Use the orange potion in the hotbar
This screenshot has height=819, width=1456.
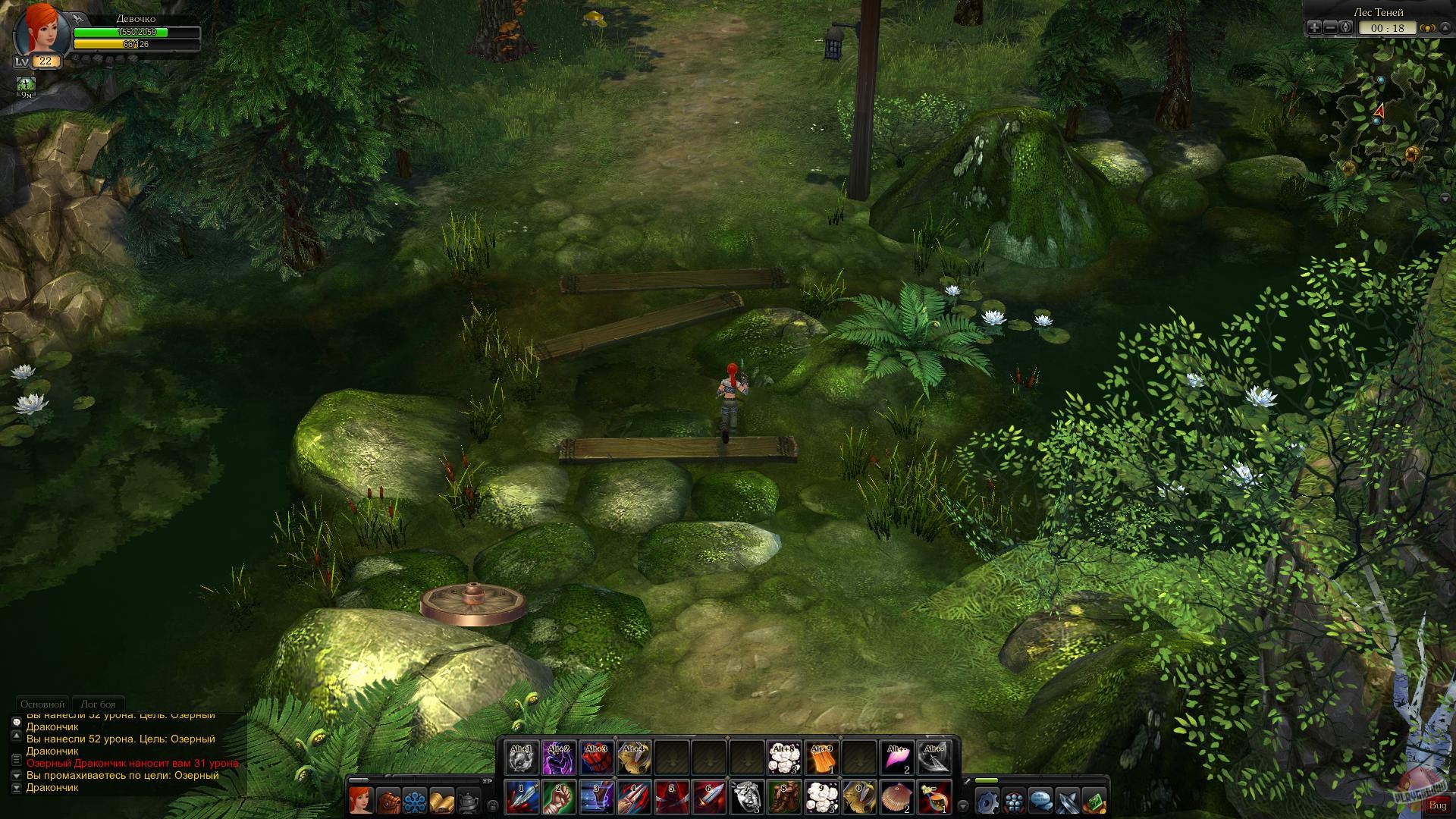935,797
